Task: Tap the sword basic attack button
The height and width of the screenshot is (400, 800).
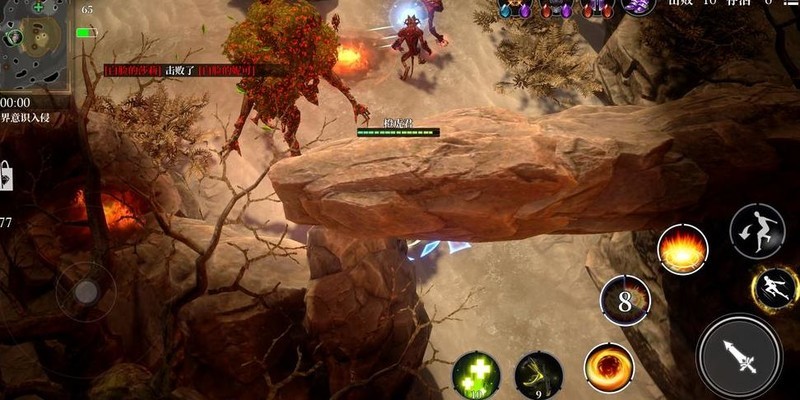Action: pyautogui.click(x=741, y=357)
